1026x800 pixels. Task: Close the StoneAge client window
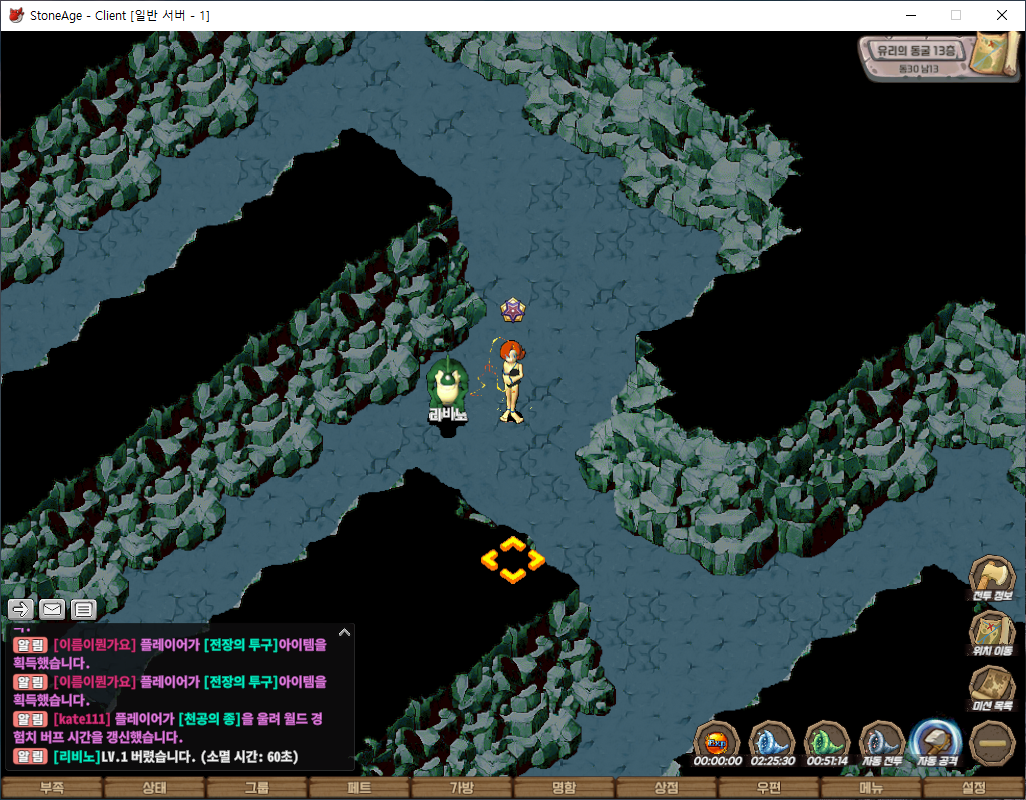1002,15
